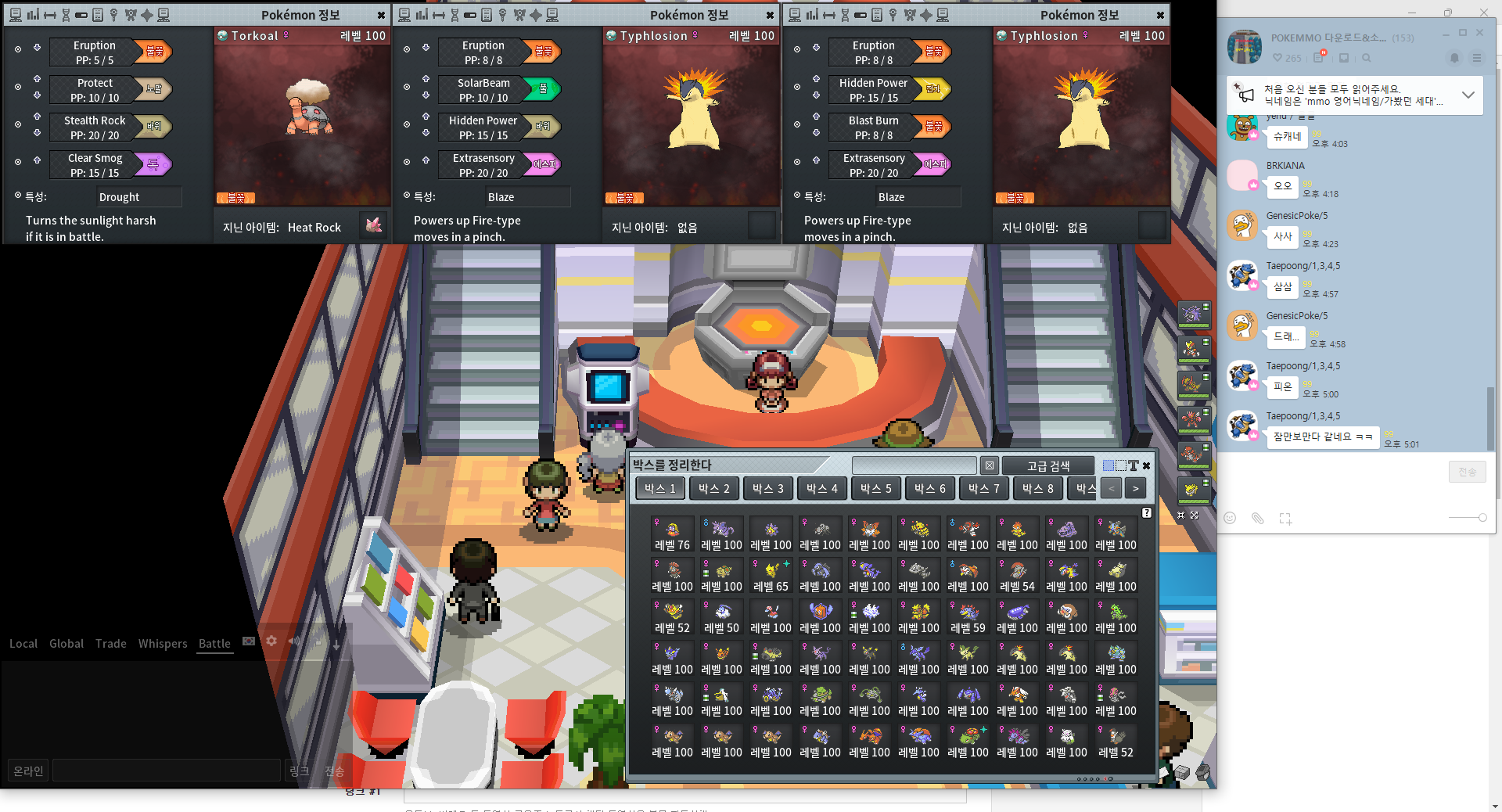Viewport: 1502px width, 812px height.
Task: Open the chat settings gear icon
Action: tap(271, 641)
